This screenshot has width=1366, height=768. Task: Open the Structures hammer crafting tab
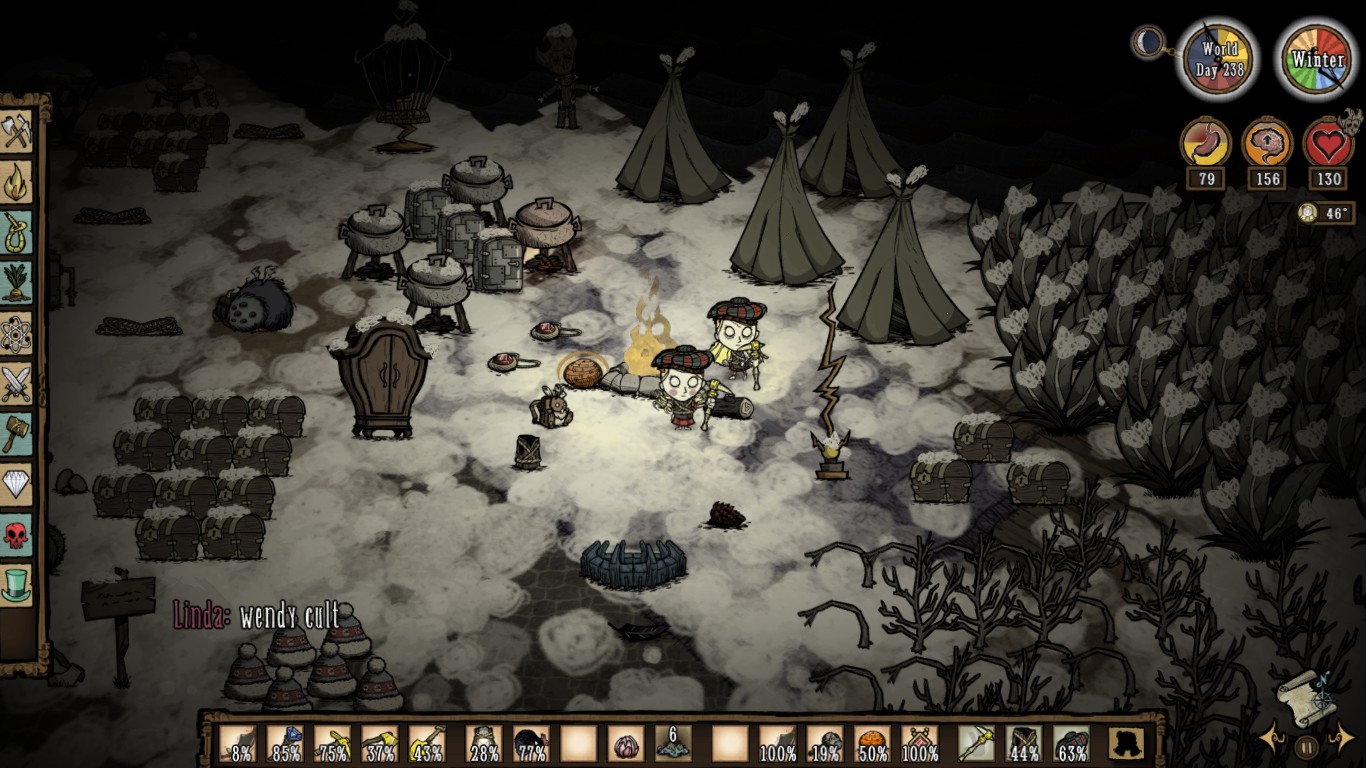click(x=17, y=433)
